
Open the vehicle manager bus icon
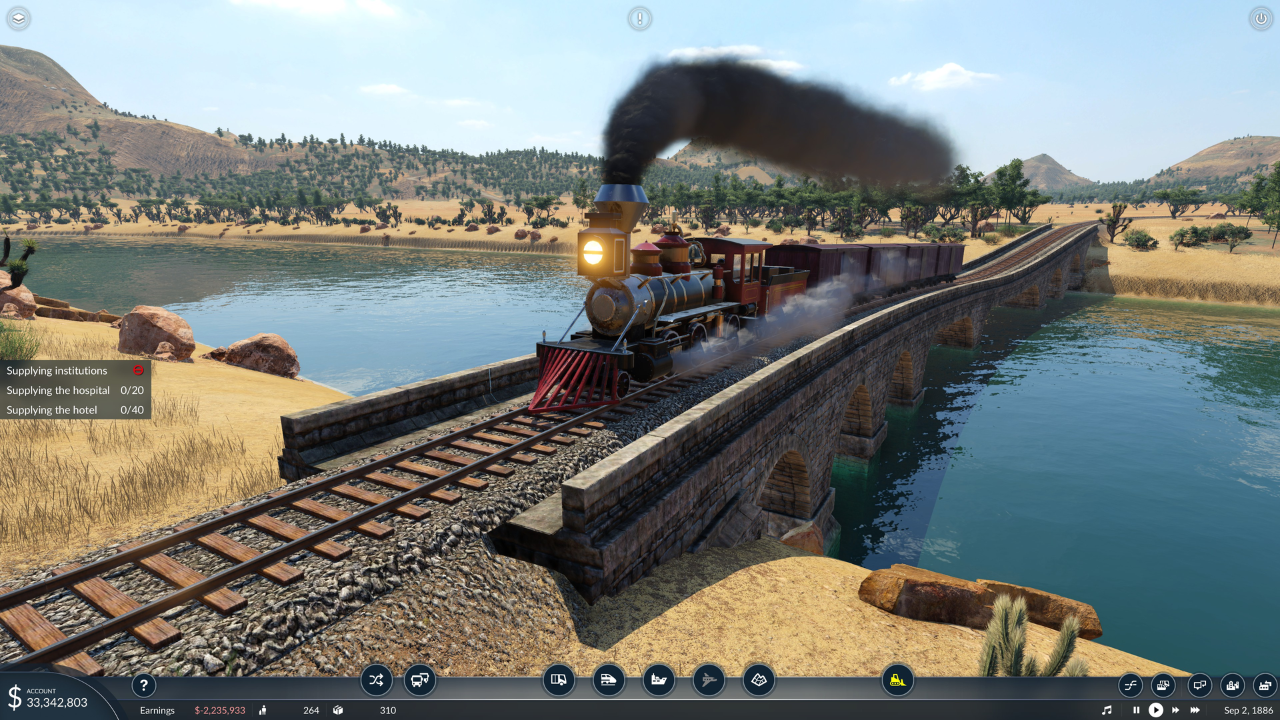coord(420,680)
